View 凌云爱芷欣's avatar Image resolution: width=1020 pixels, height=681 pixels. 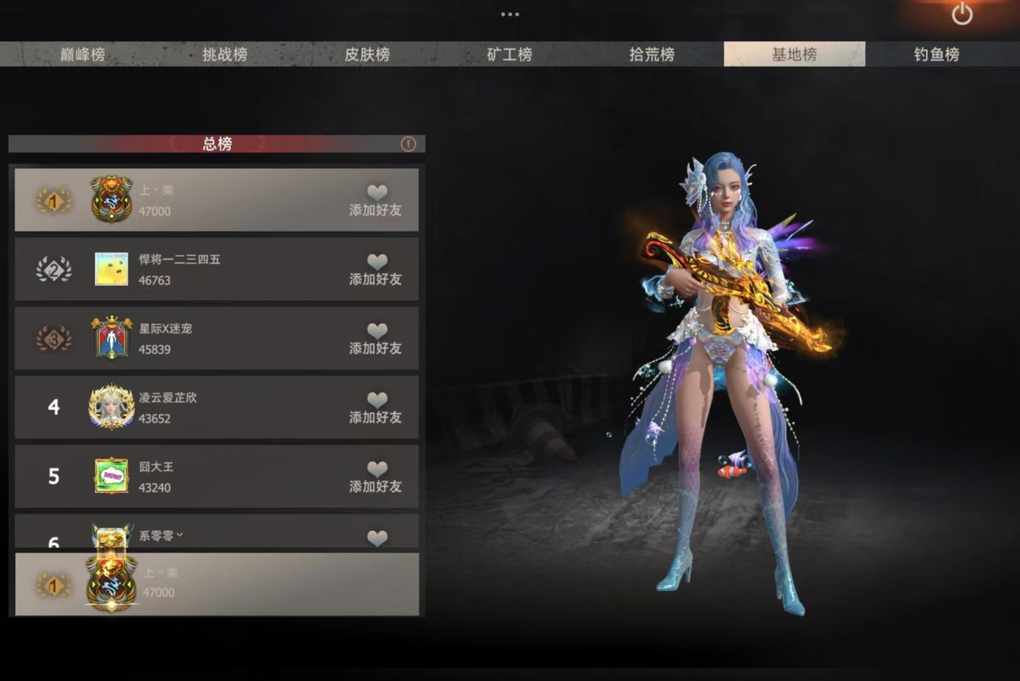coord(111,407)
